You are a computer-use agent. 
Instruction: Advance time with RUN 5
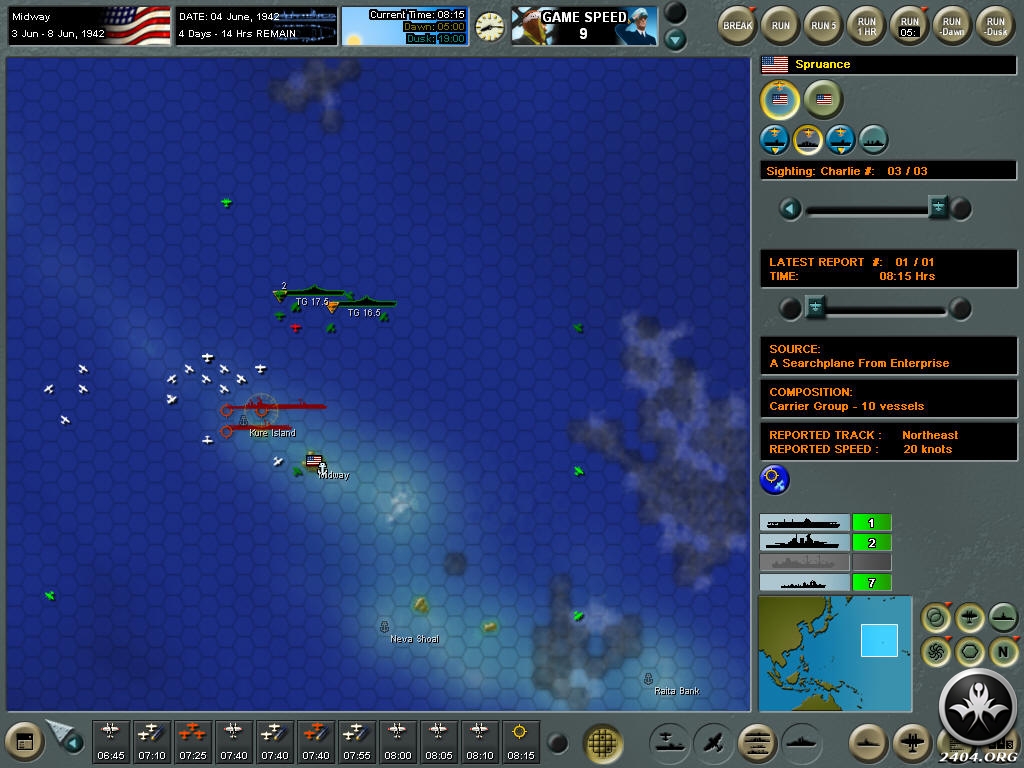point(824,25)
